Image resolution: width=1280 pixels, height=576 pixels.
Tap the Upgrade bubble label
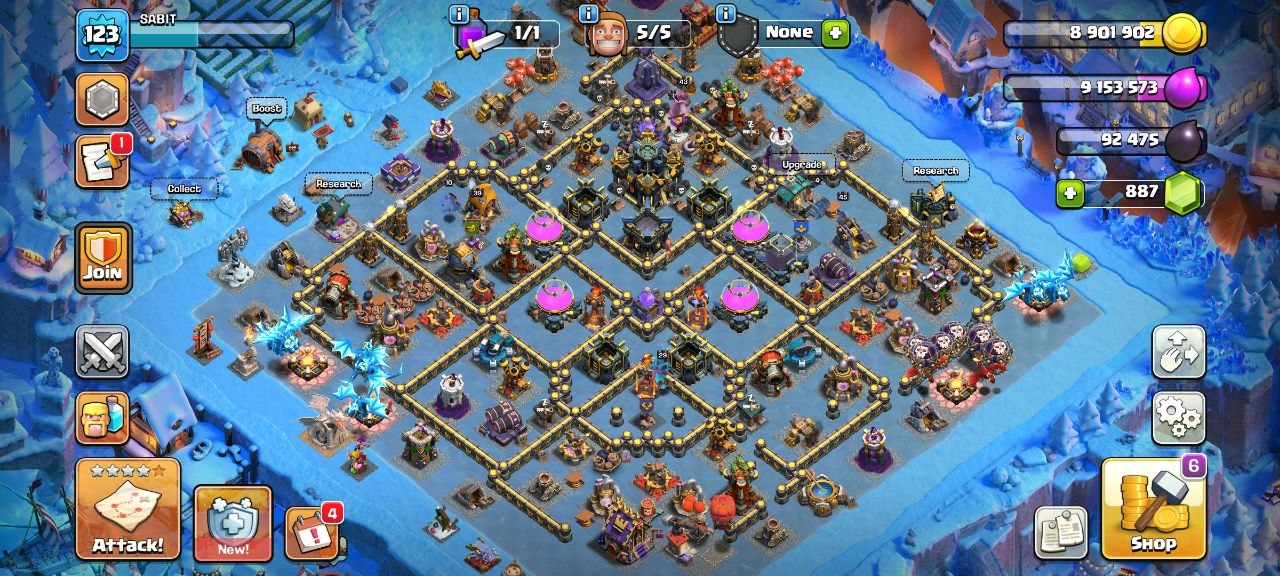802,164
